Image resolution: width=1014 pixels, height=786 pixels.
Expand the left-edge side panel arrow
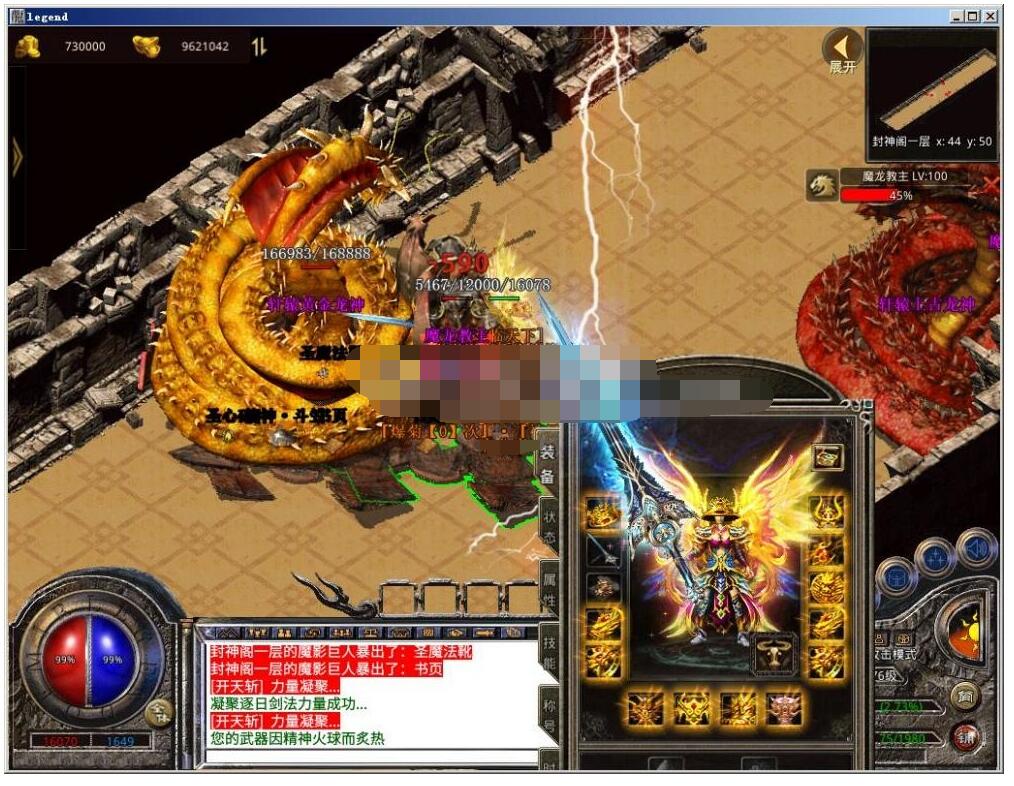(x=16, y=157)
